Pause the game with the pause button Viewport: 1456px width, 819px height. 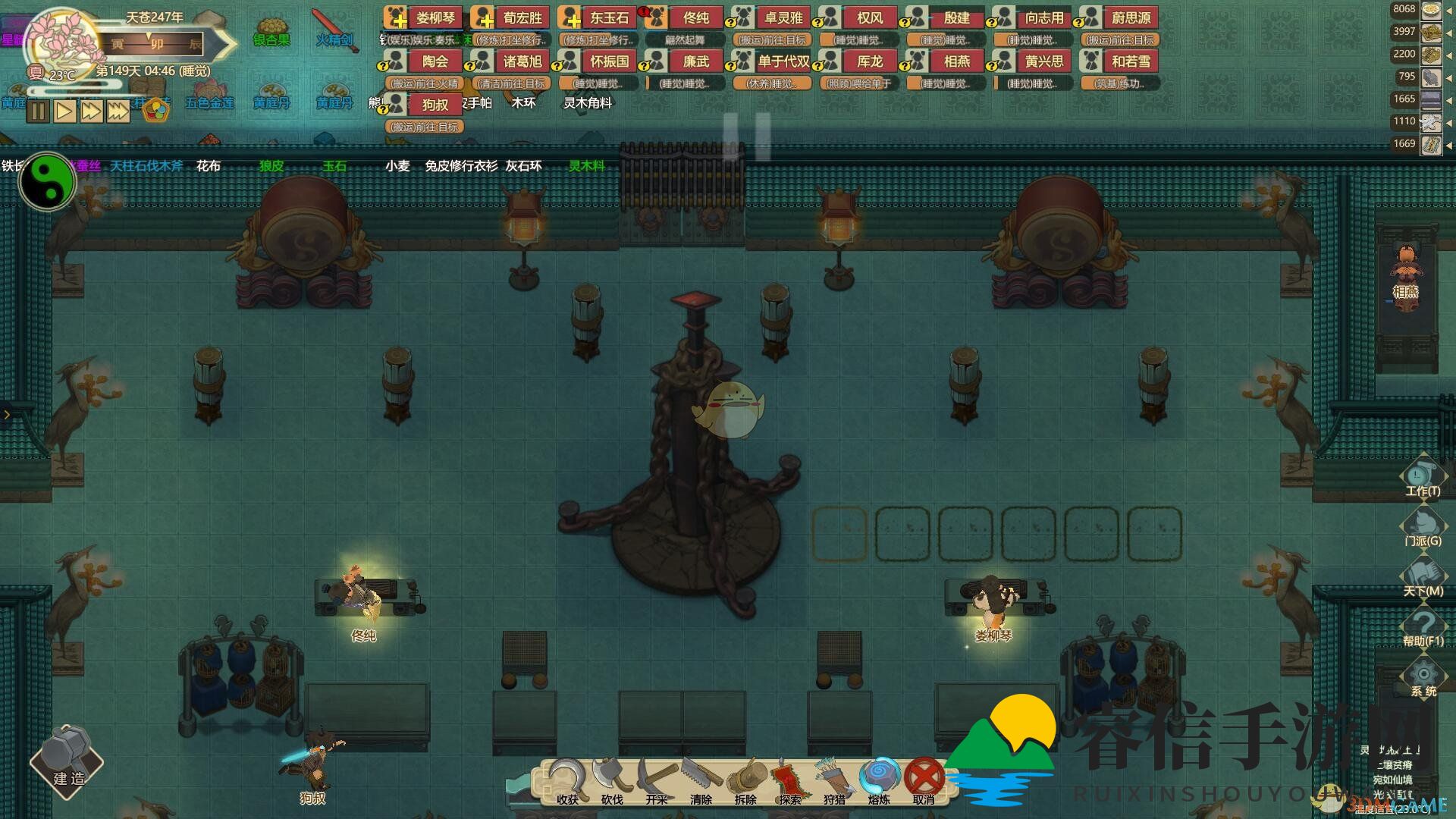(x=38, y=111)
